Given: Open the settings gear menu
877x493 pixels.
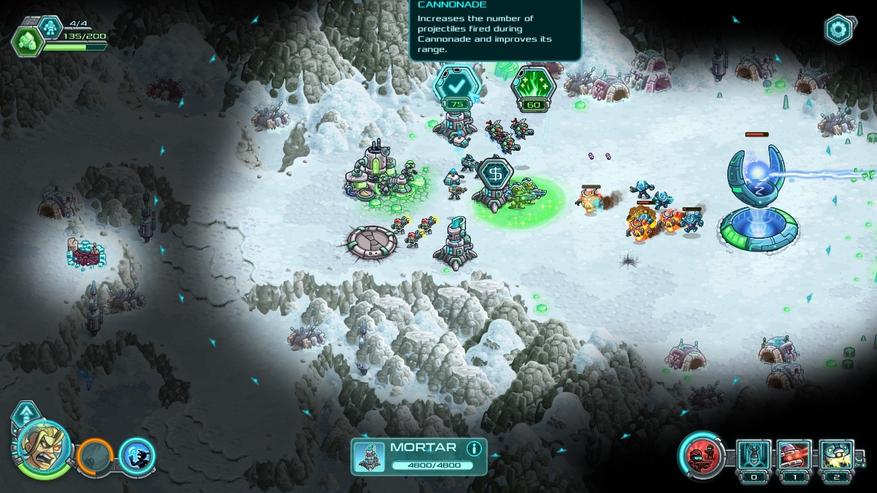Looking at the screenshot, I should (838, 29).
